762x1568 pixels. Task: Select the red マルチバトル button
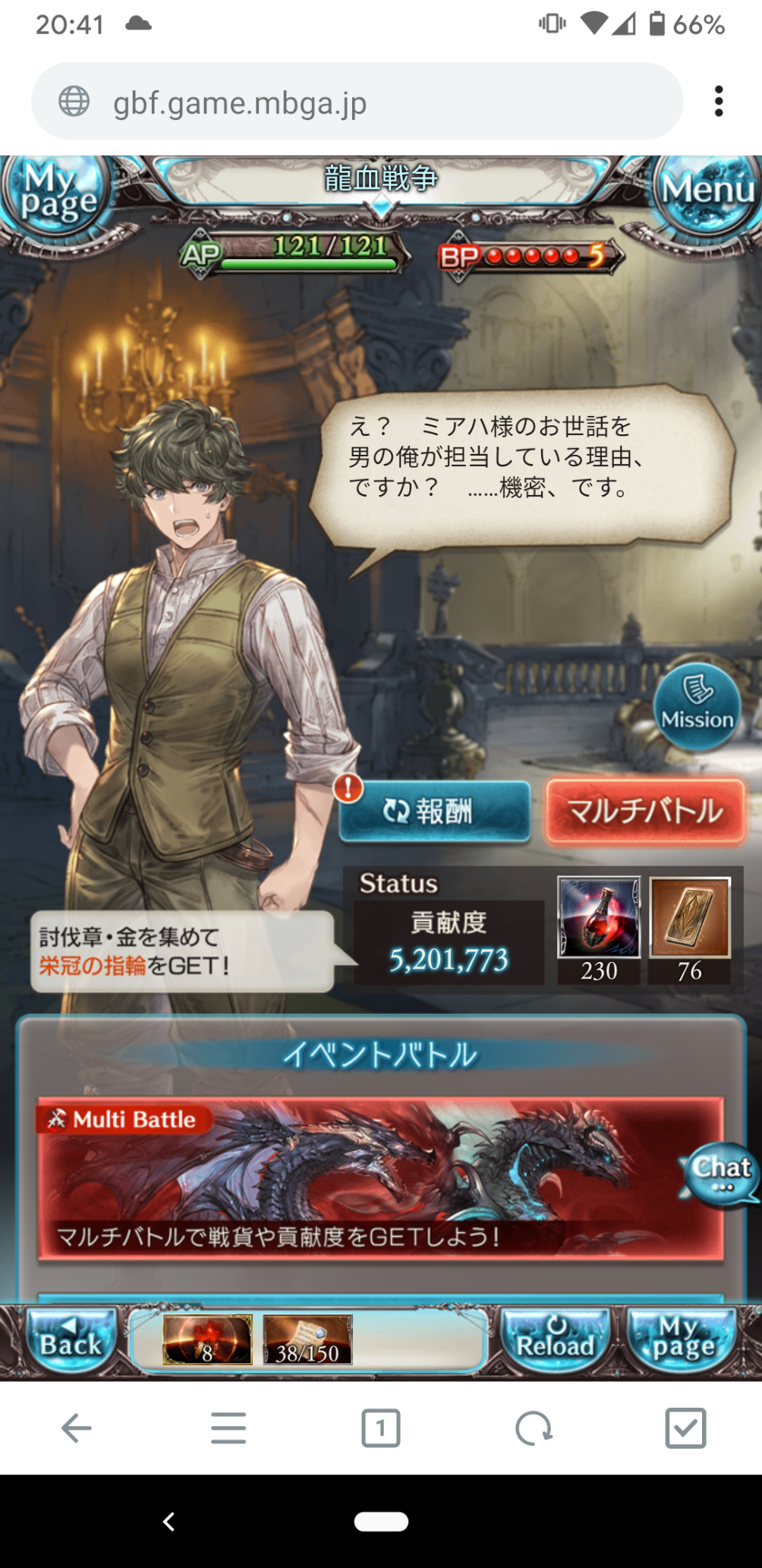pos(645,811)
